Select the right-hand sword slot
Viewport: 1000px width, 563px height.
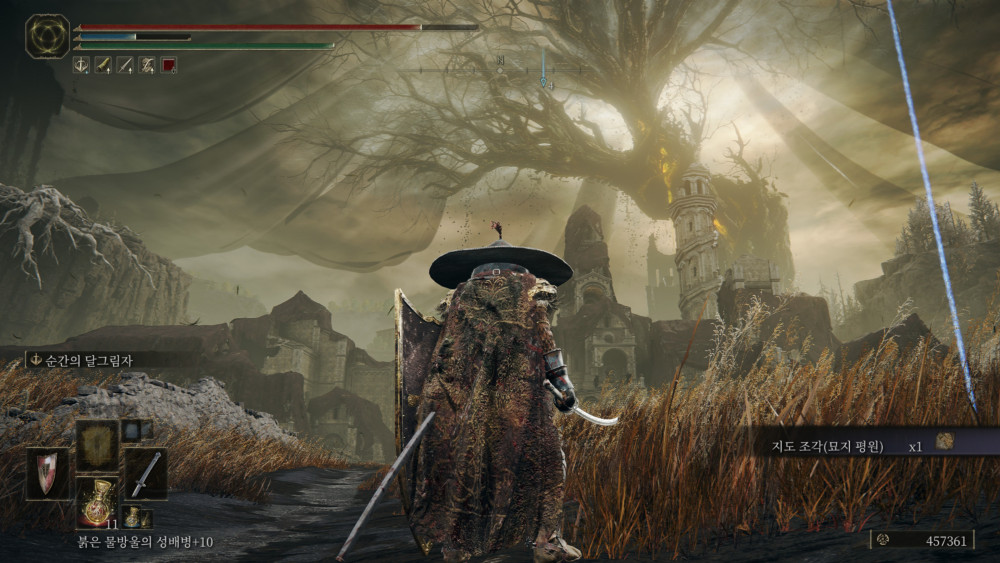[x=146, y=473]
